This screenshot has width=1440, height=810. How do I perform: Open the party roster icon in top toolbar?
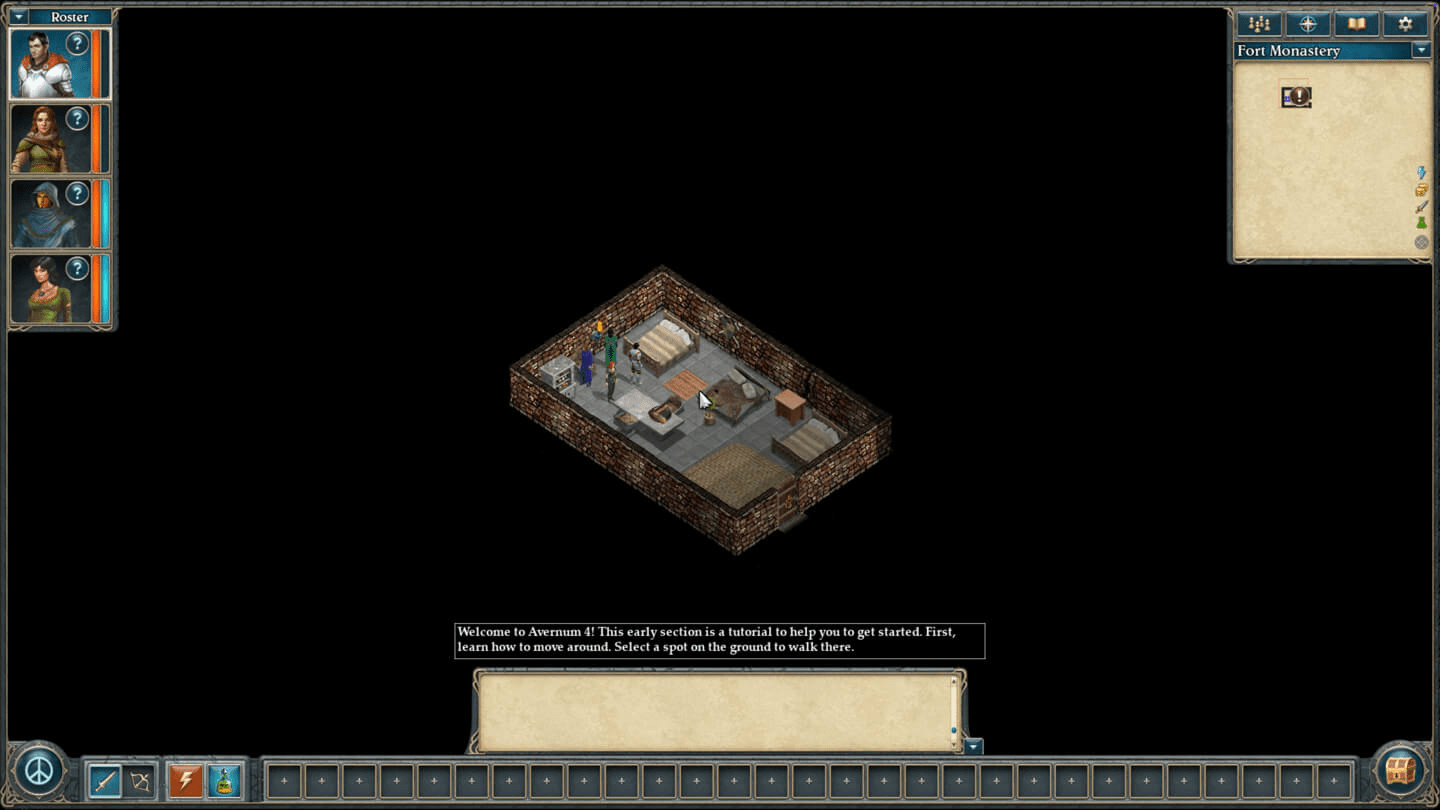pos(1257,22)
